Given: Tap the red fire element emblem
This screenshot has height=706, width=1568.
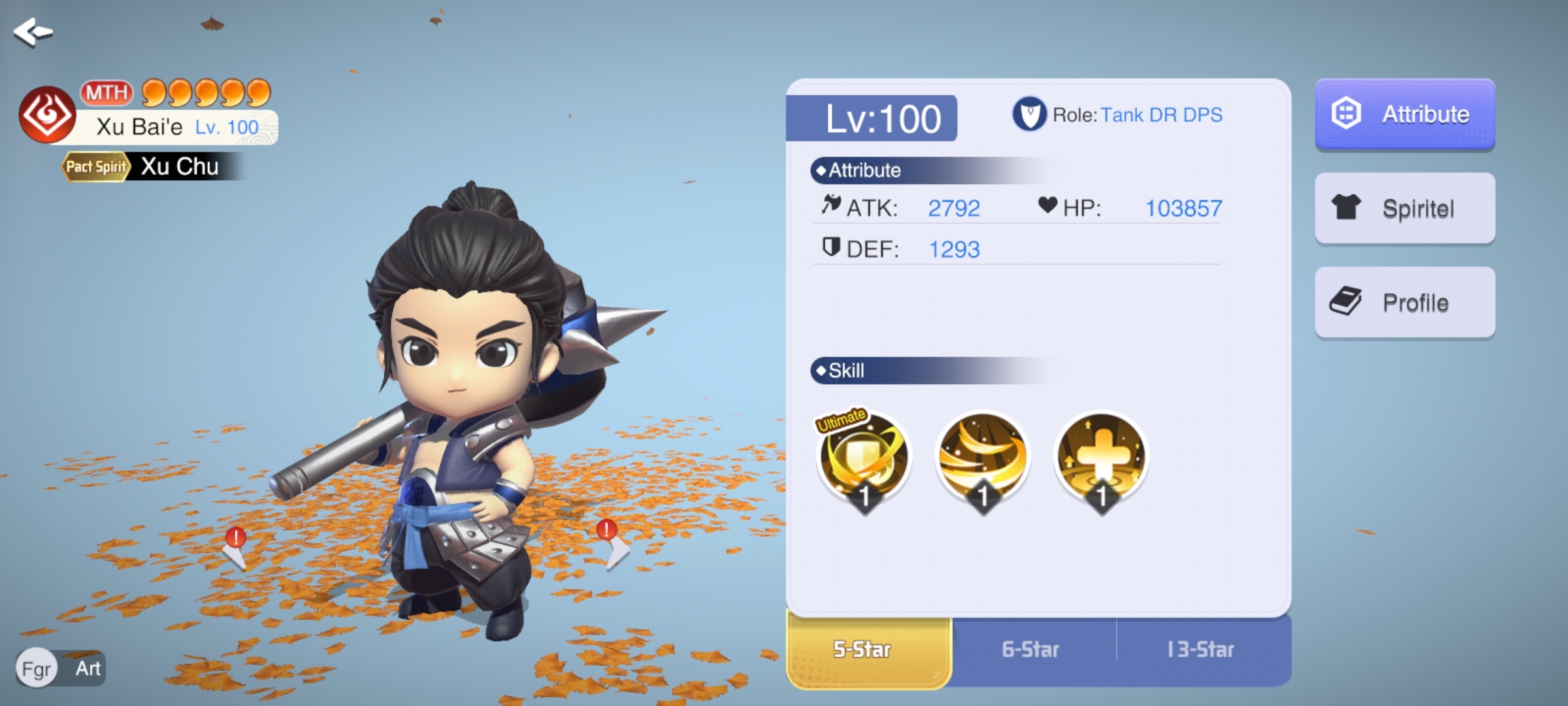Looking at the screenshot, I should click(x=47, y=115).
